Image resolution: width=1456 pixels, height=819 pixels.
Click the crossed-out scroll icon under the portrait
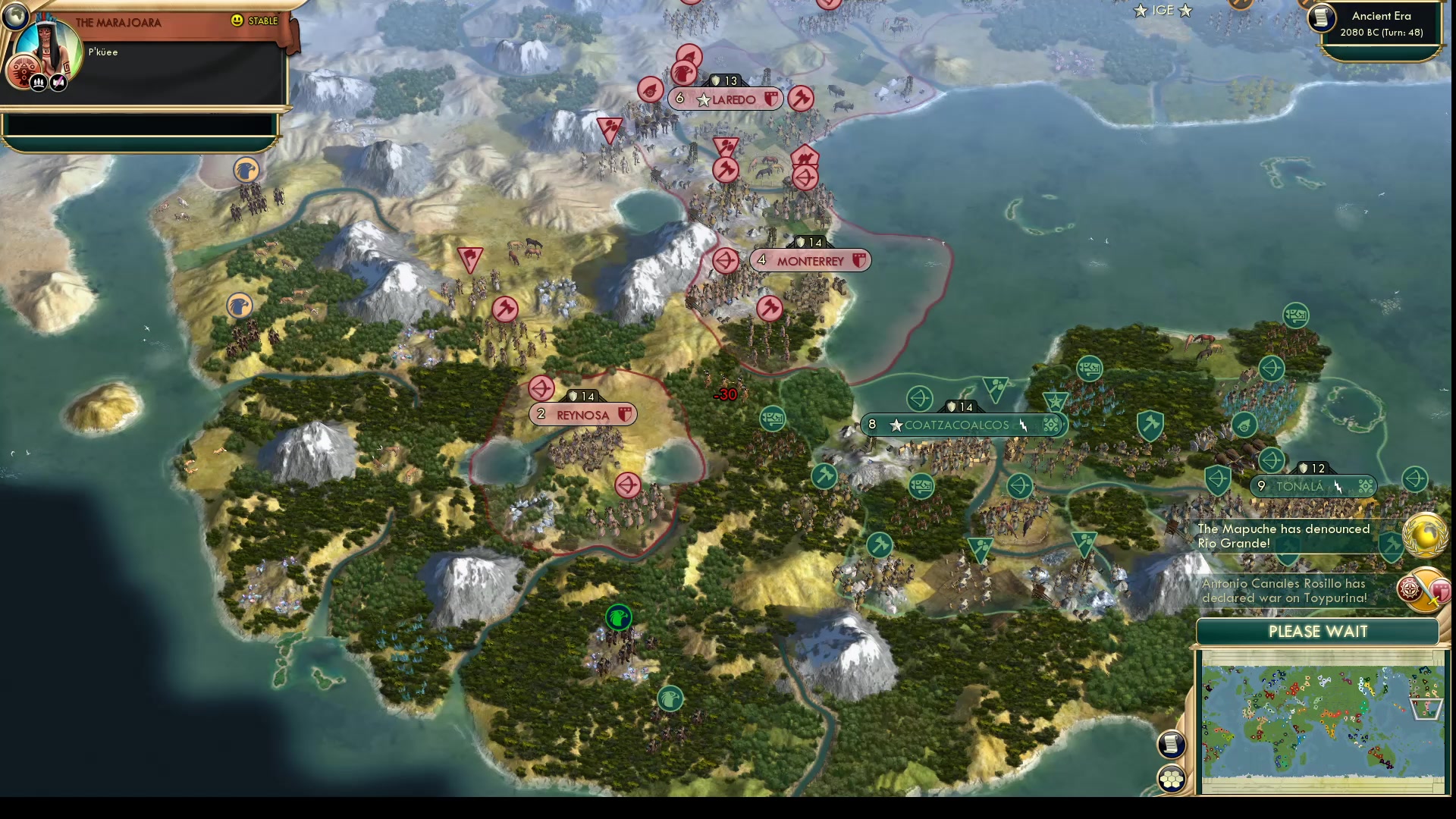pos(58,82)
